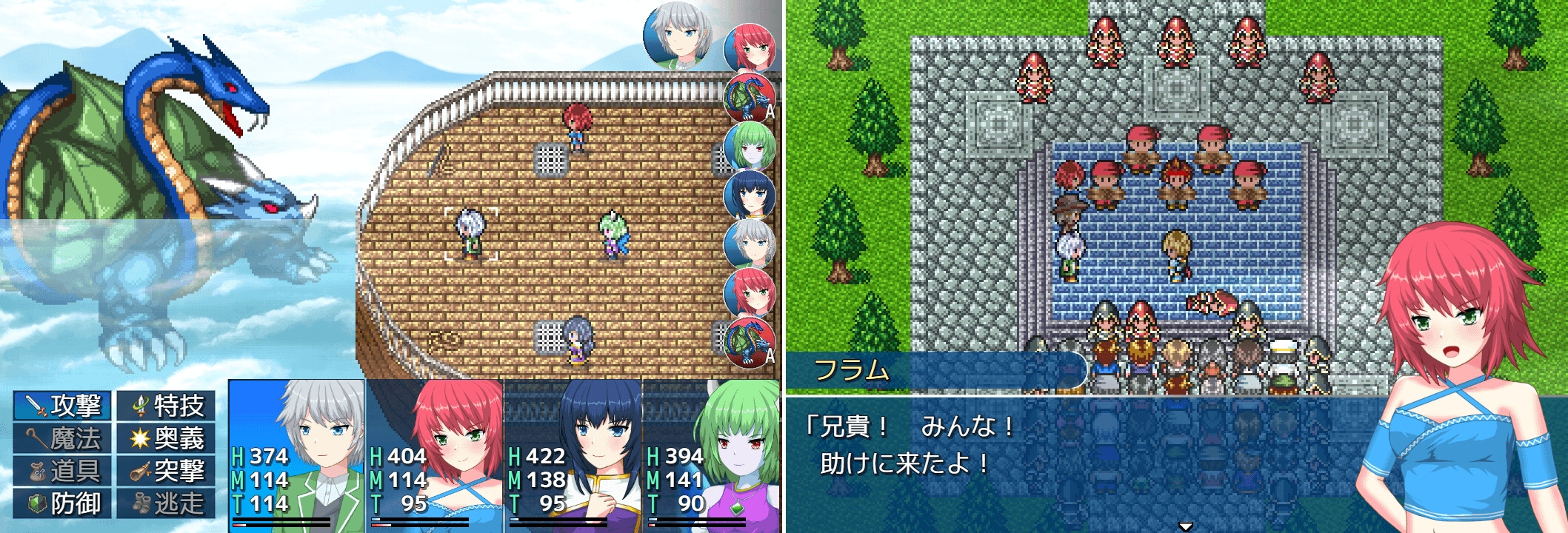The width and height of the screenshot is (1568, 533).
Task: Choose the 突撃 charge command
Action: click(167, 471)
